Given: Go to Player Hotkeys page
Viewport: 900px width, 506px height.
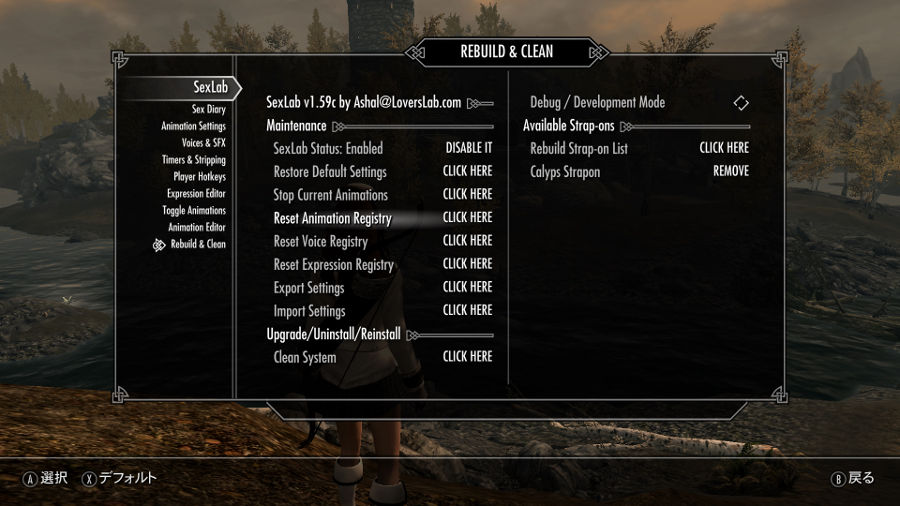Looking at the screenshot, I should pyautogui.click(x=199, y=177).
